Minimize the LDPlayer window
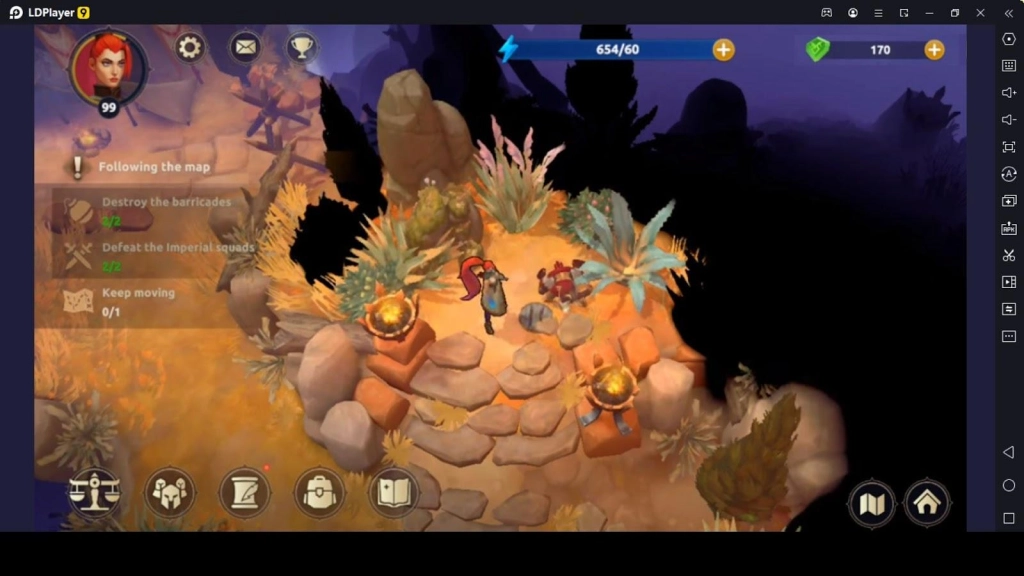The width and height of the screenshot is (1024, 576). pyautogui.click(x=929, y=13)
